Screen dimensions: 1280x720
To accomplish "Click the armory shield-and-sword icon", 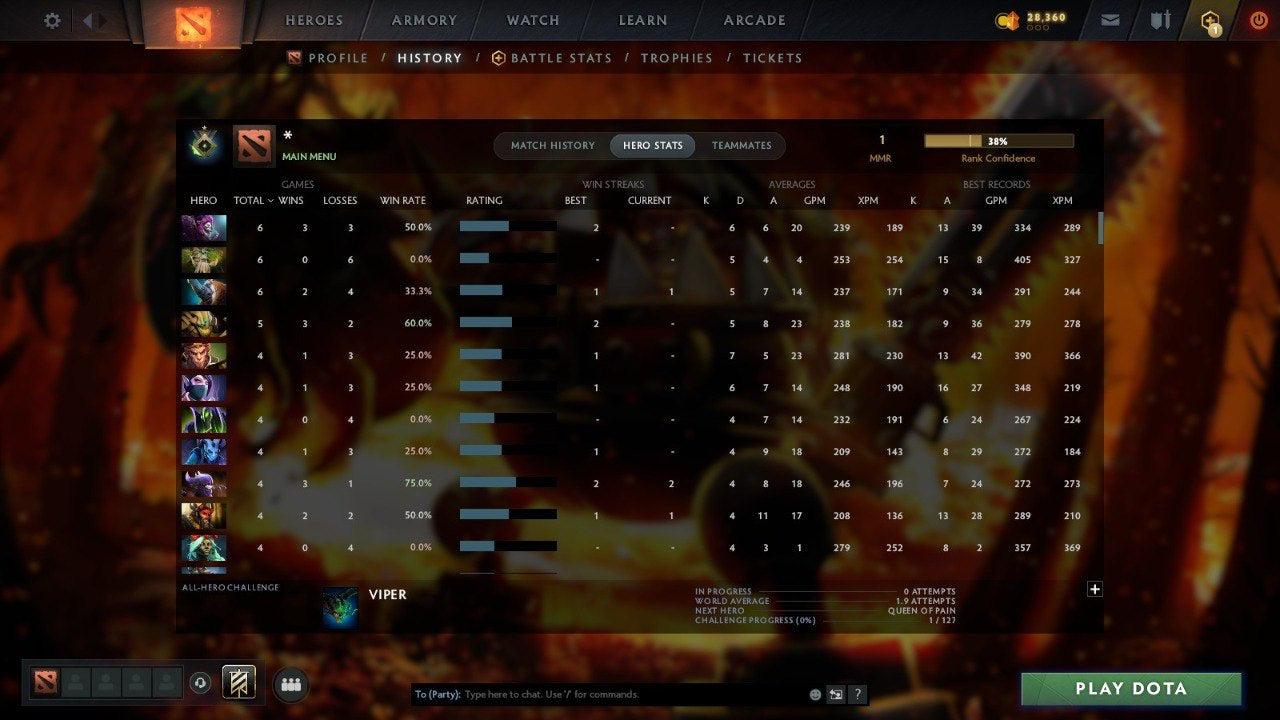I will (1161, 19).
